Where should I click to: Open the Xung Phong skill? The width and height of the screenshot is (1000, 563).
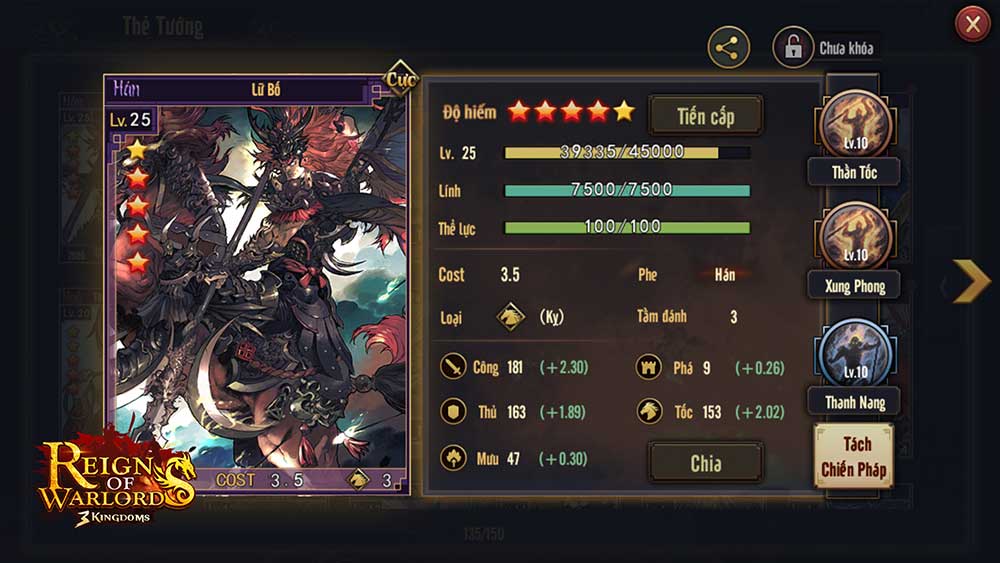tap(854, 239)
